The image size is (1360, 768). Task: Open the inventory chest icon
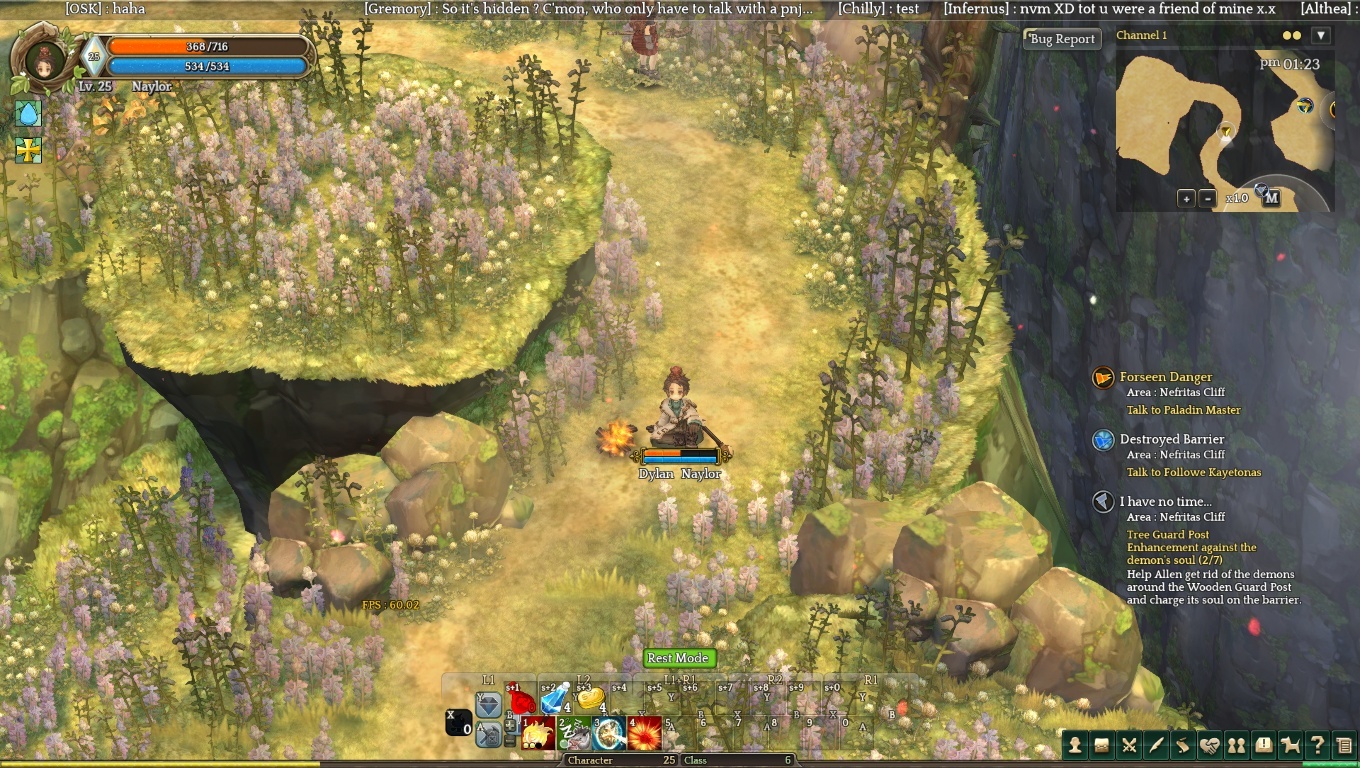1102,744
